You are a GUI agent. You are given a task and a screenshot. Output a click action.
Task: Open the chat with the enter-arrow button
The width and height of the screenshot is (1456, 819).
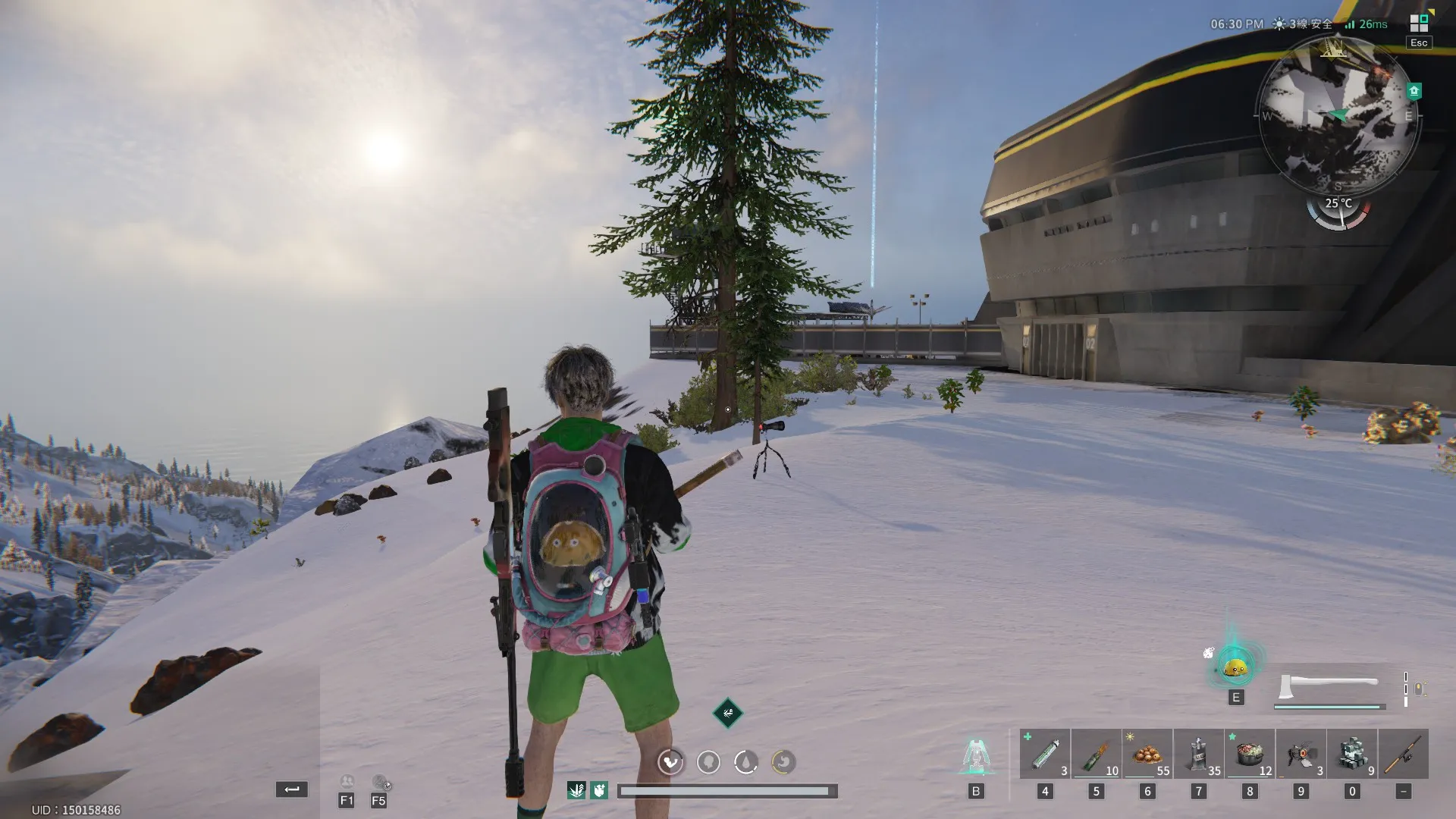292,789
